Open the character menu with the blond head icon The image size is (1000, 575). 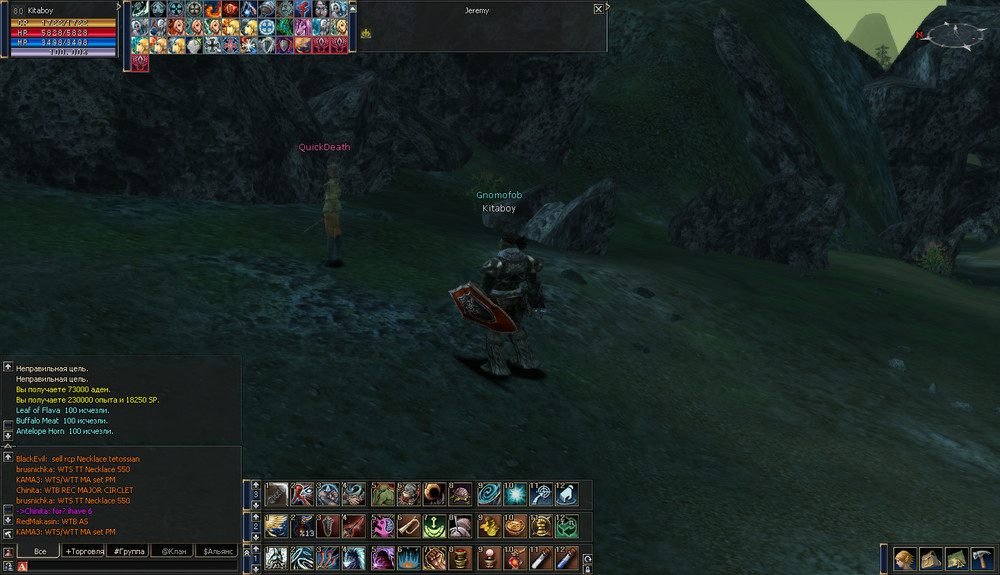click(x=904, y=559)
